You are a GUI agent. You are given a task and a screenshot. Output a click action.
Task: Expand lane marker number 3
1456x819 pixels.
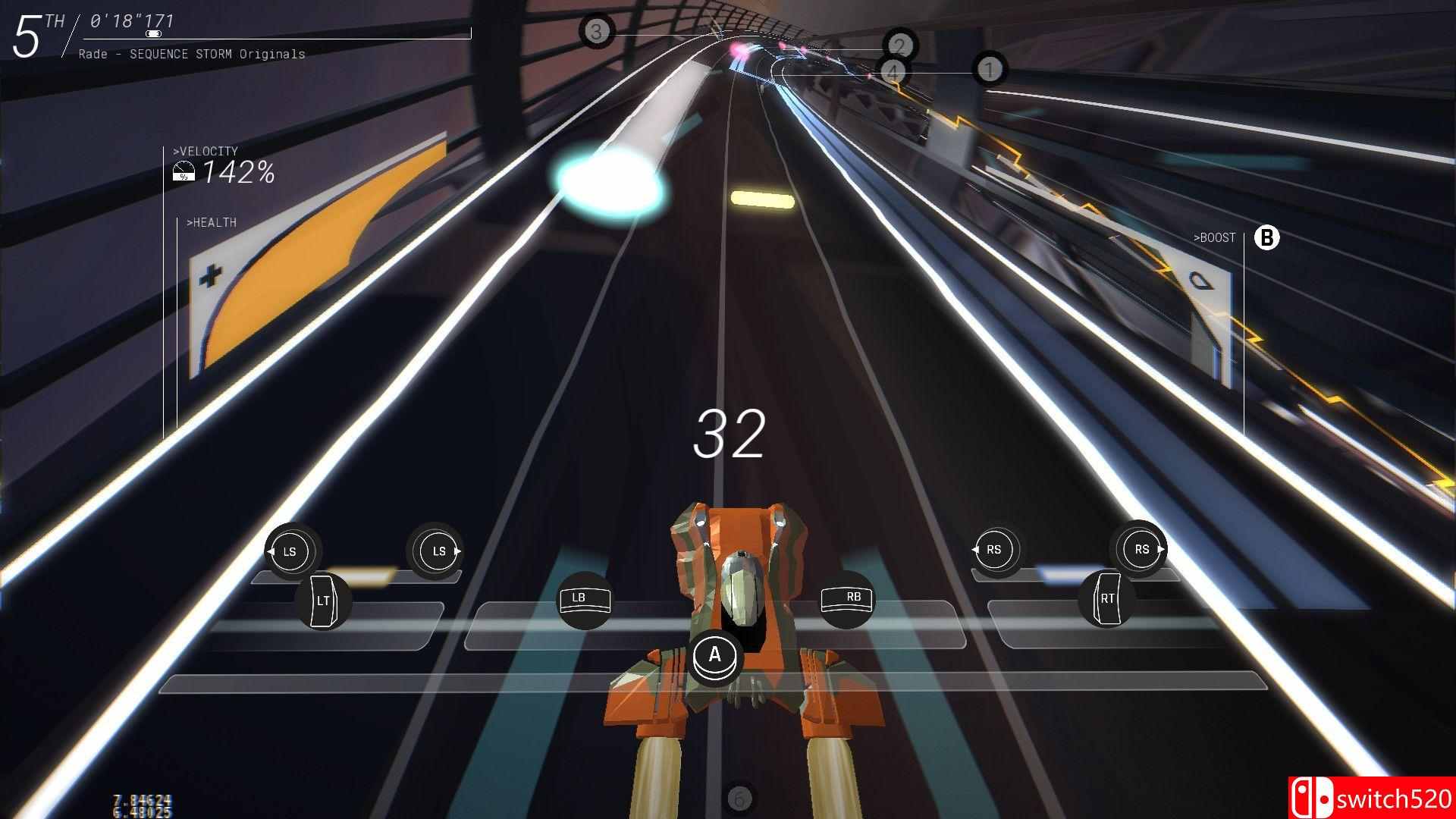[x=598, y=32]
